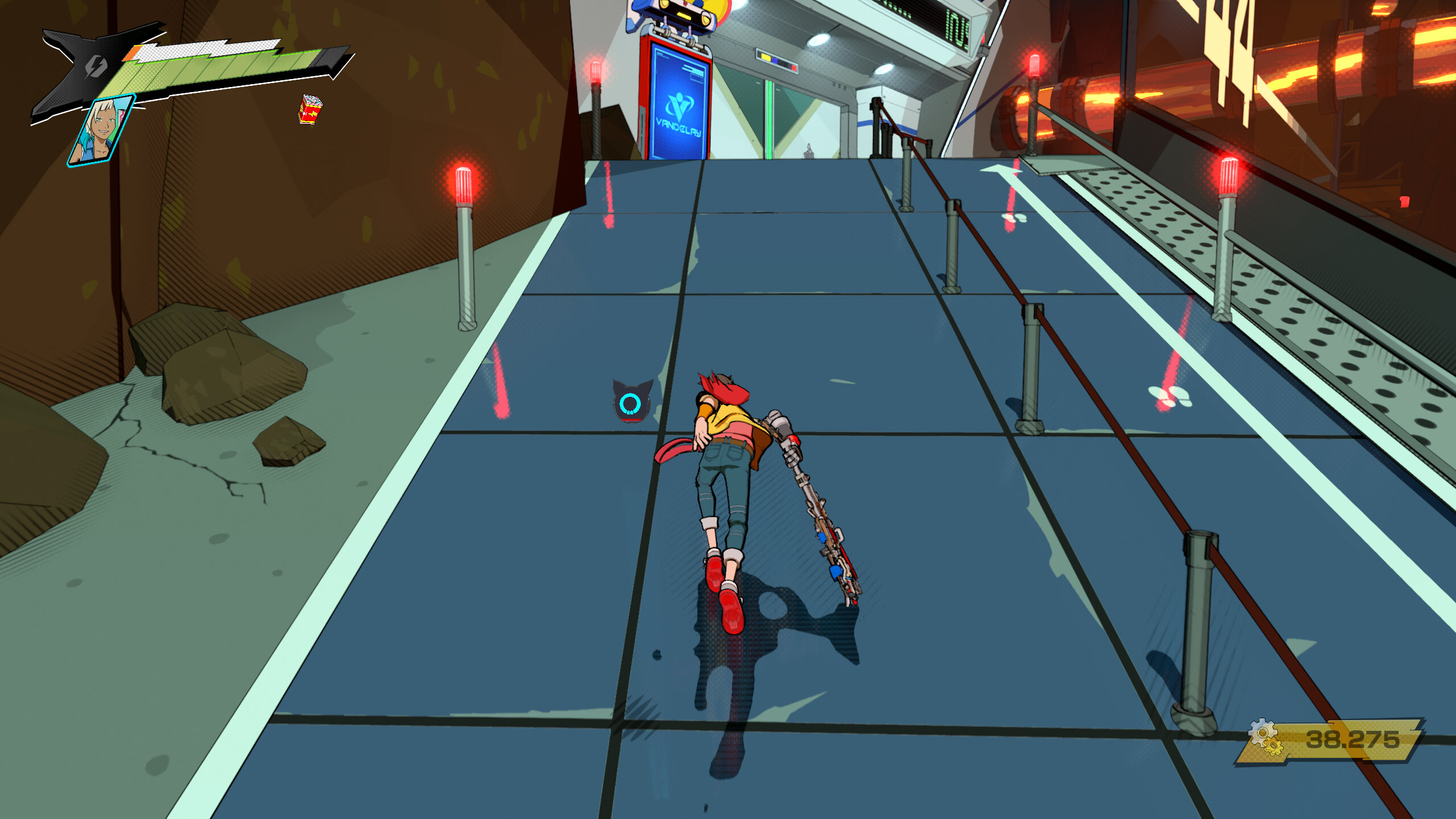Image resolution: width=1456 pixels, height=819 pixels.
Task: Select the Peppermint partner portrait
Action: click(x=102, y=131)
